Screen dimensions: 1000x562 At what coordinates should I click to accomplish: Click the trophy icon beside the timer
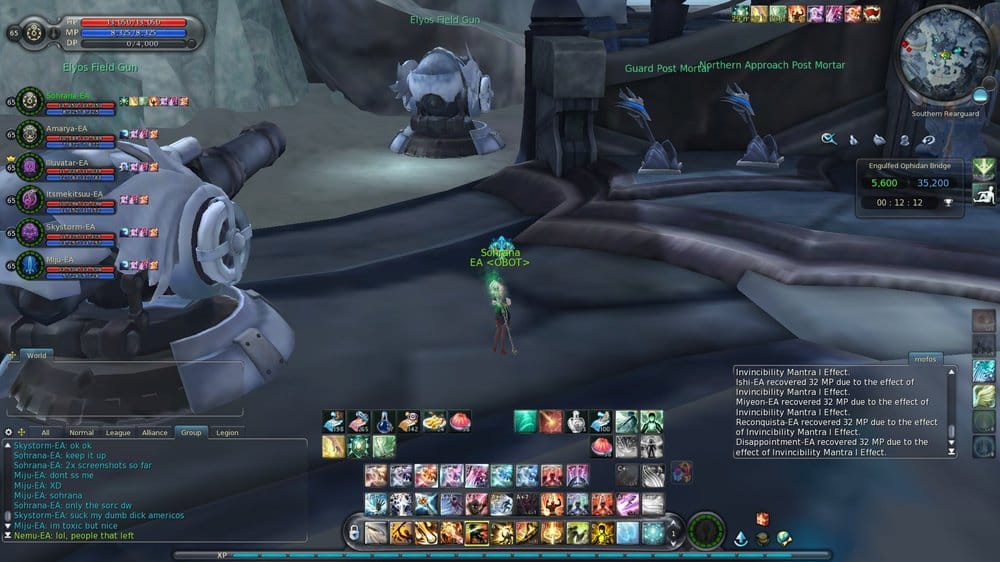947,201
